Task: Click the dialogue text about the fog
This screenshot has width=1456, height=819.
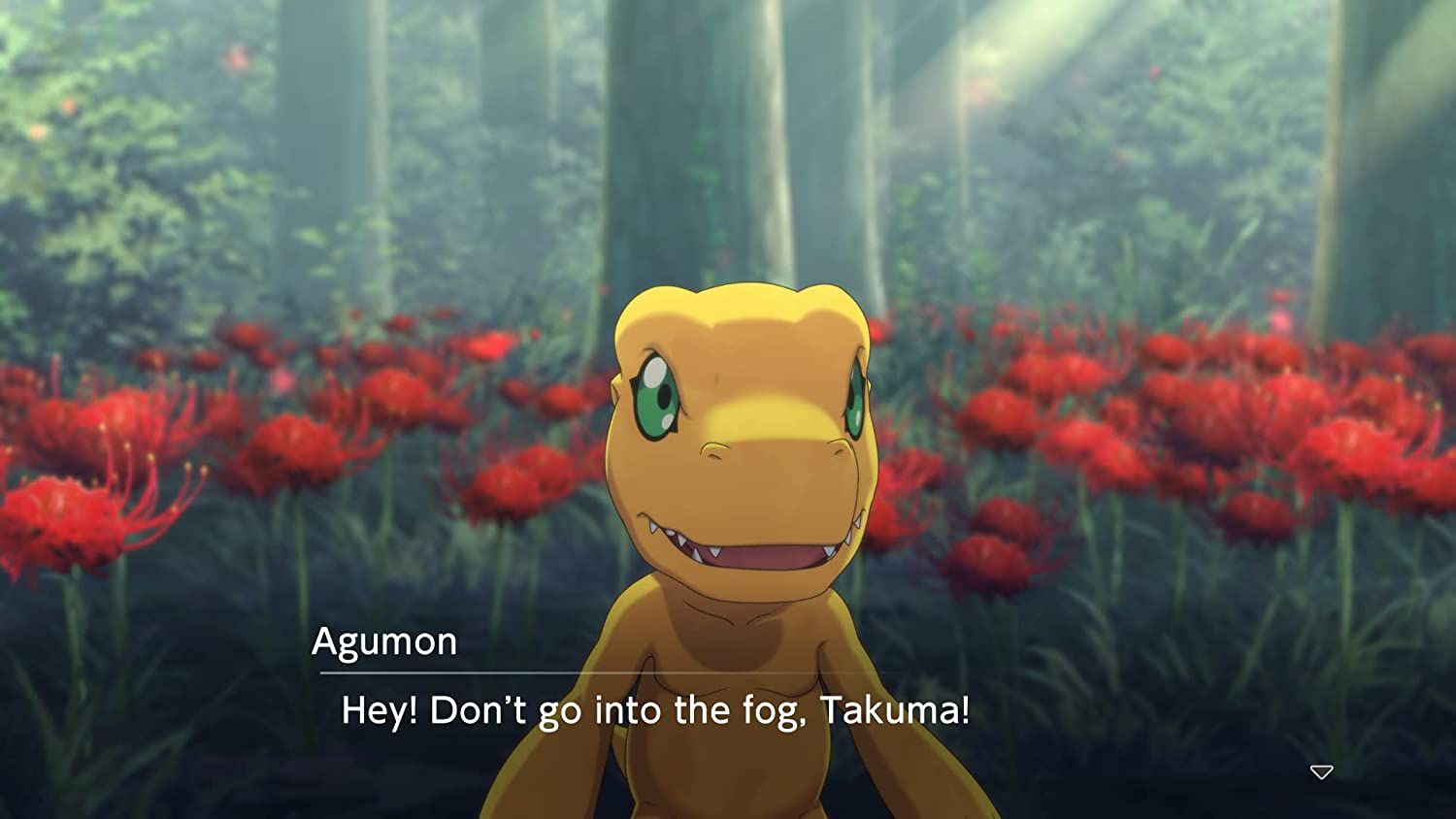Action: click(656, 711)
